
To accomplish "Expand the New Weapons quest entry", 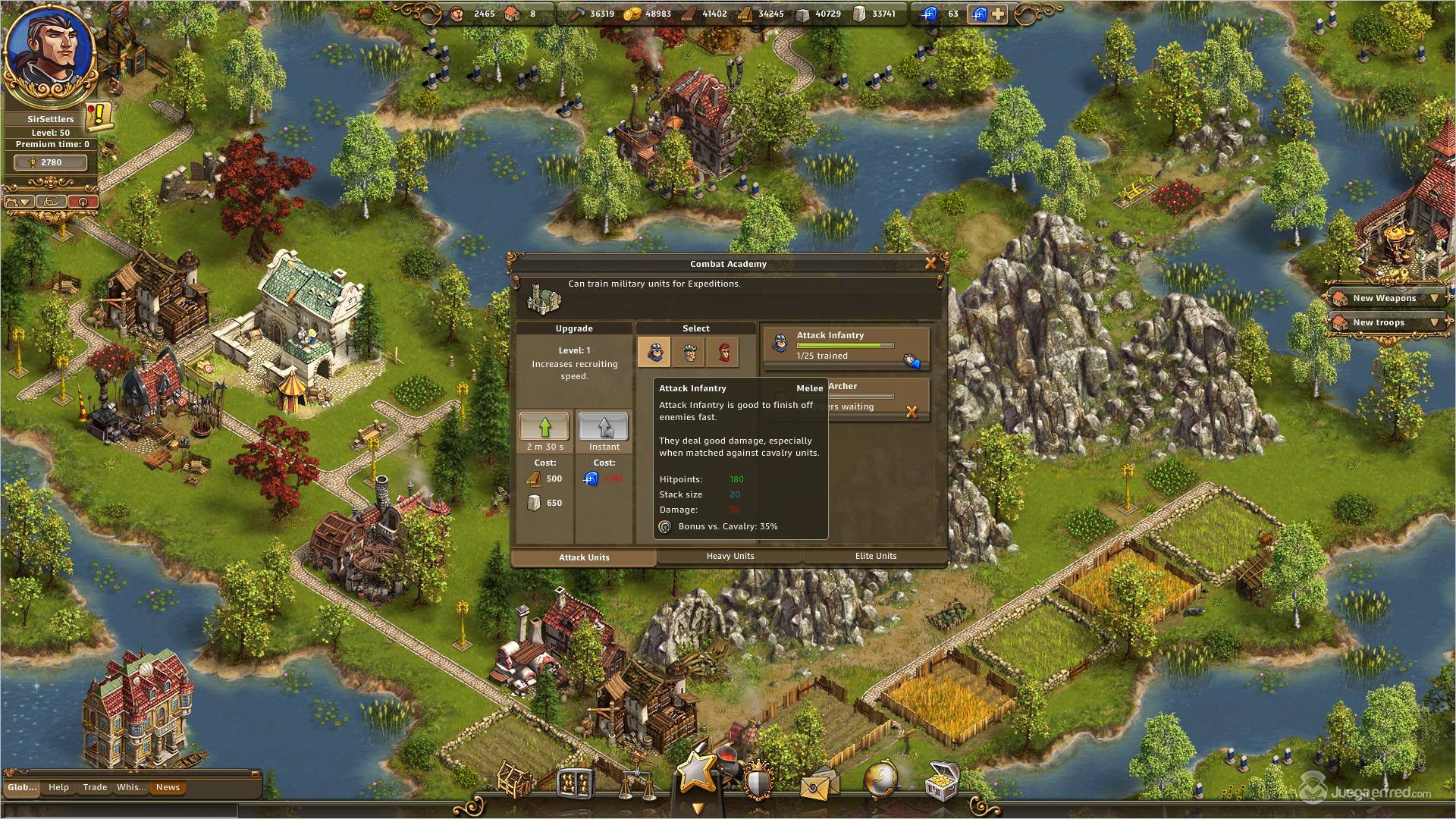I will tap(1434, 298).
